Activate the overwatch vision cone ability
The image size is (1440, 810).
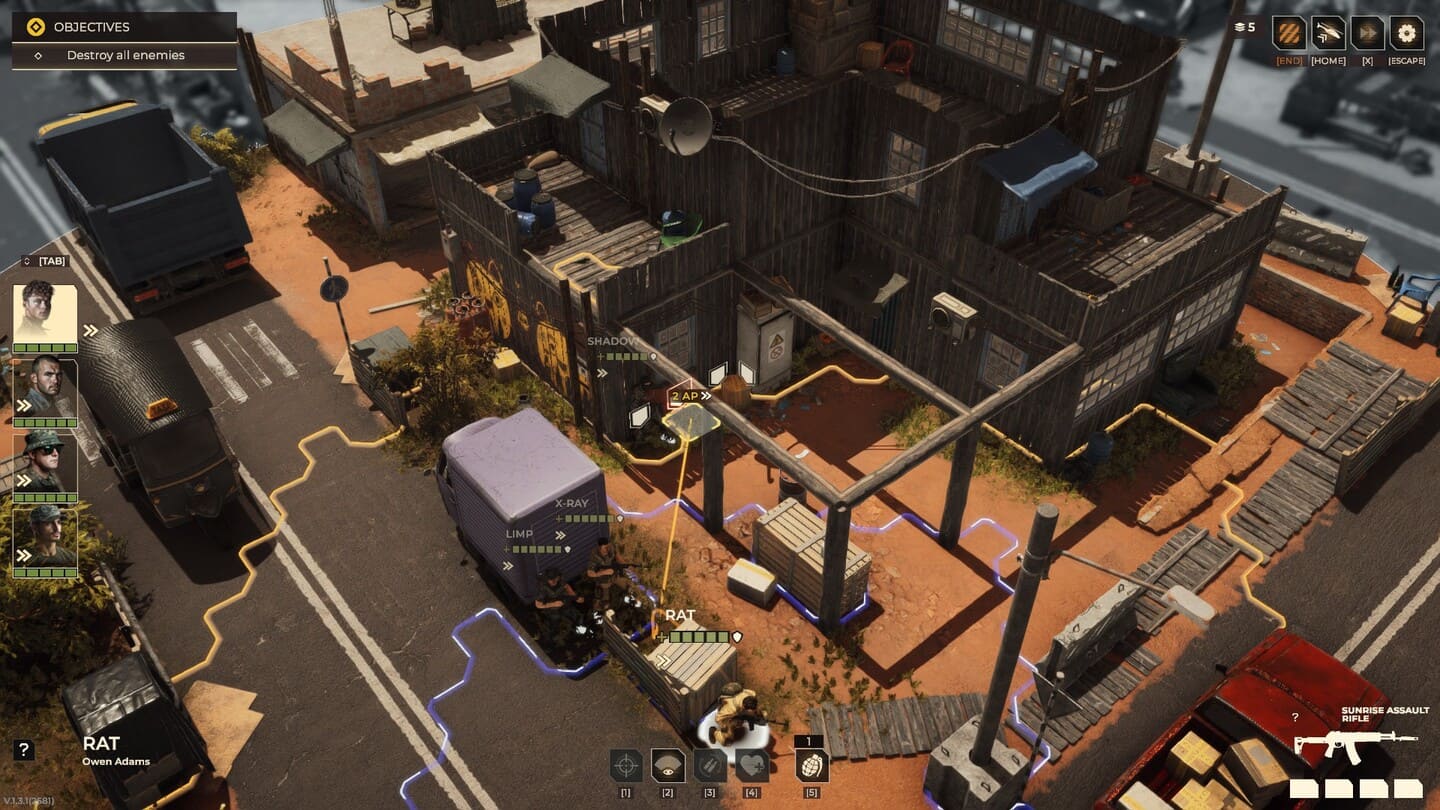(668, 766)
